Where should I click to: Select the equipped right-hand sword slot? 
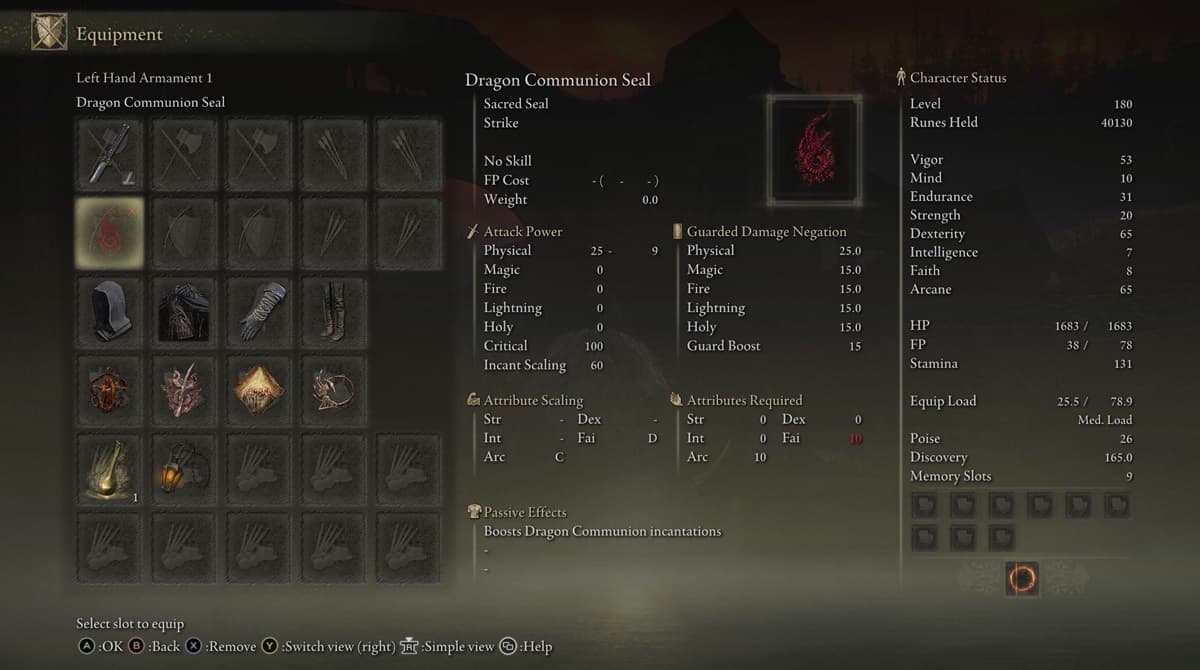pos(108,155)
